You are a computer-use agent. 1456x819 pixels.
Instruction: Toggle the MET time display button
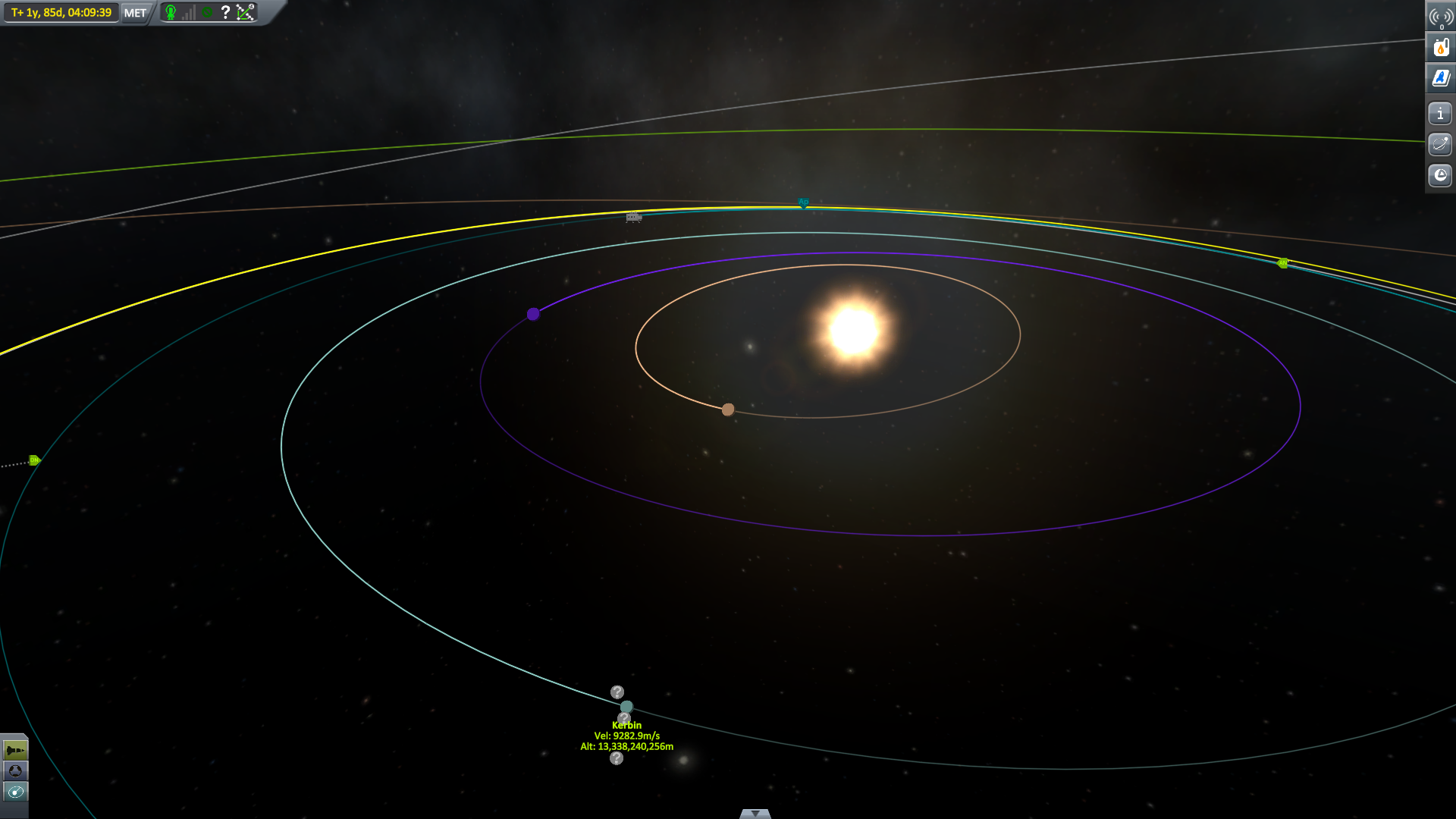135,13
